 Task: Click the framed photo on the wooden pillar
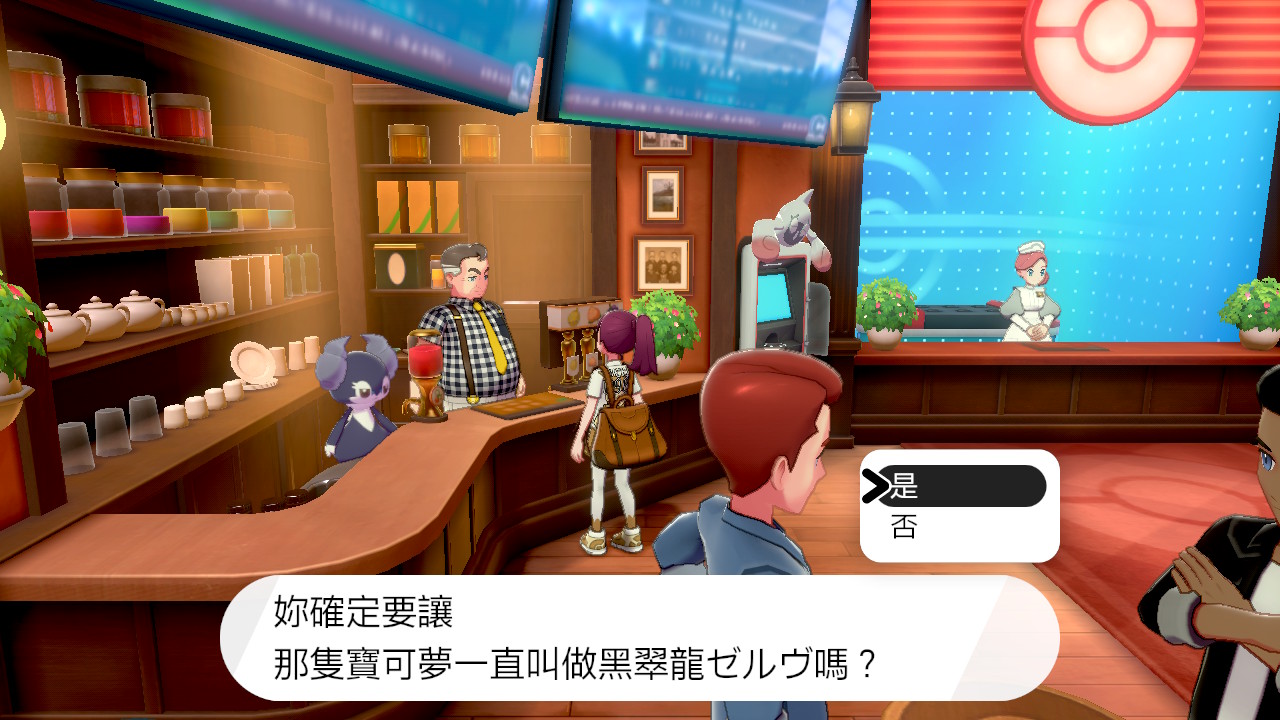point(663,265)
